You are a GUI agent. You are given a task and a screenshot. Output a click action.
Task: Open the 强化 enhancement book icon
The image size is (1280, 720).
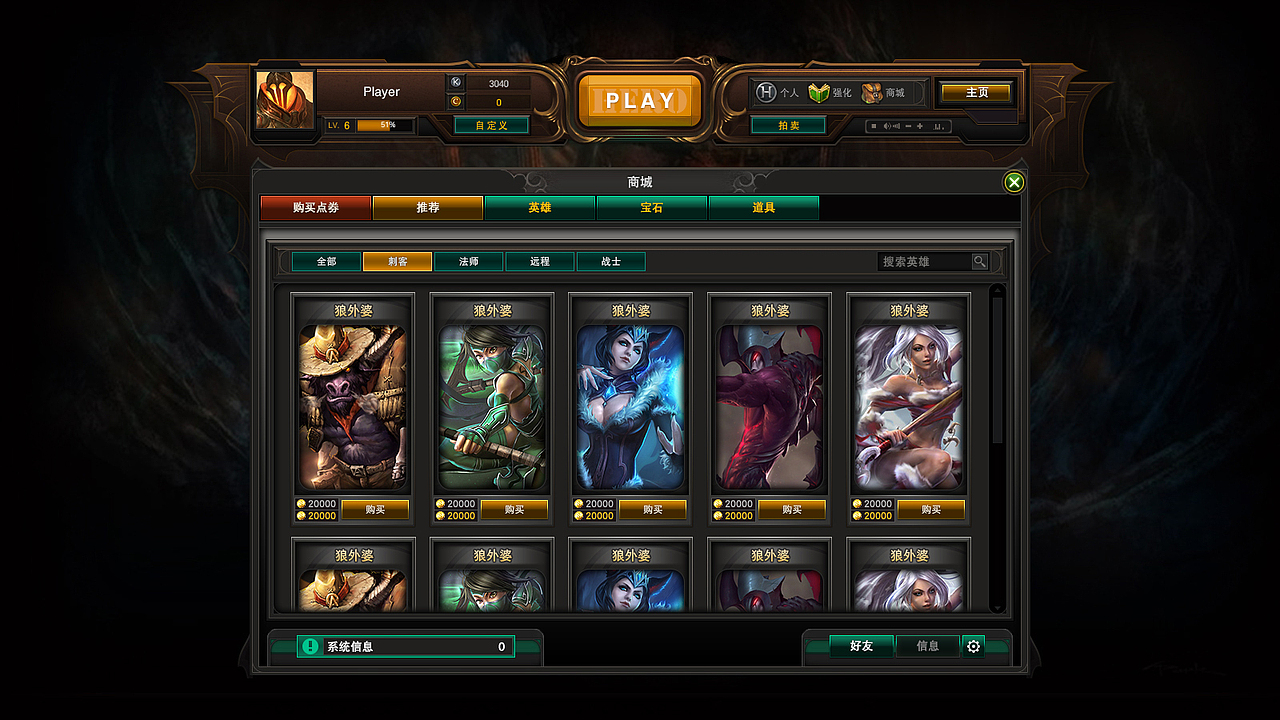[x=820, y=90]
